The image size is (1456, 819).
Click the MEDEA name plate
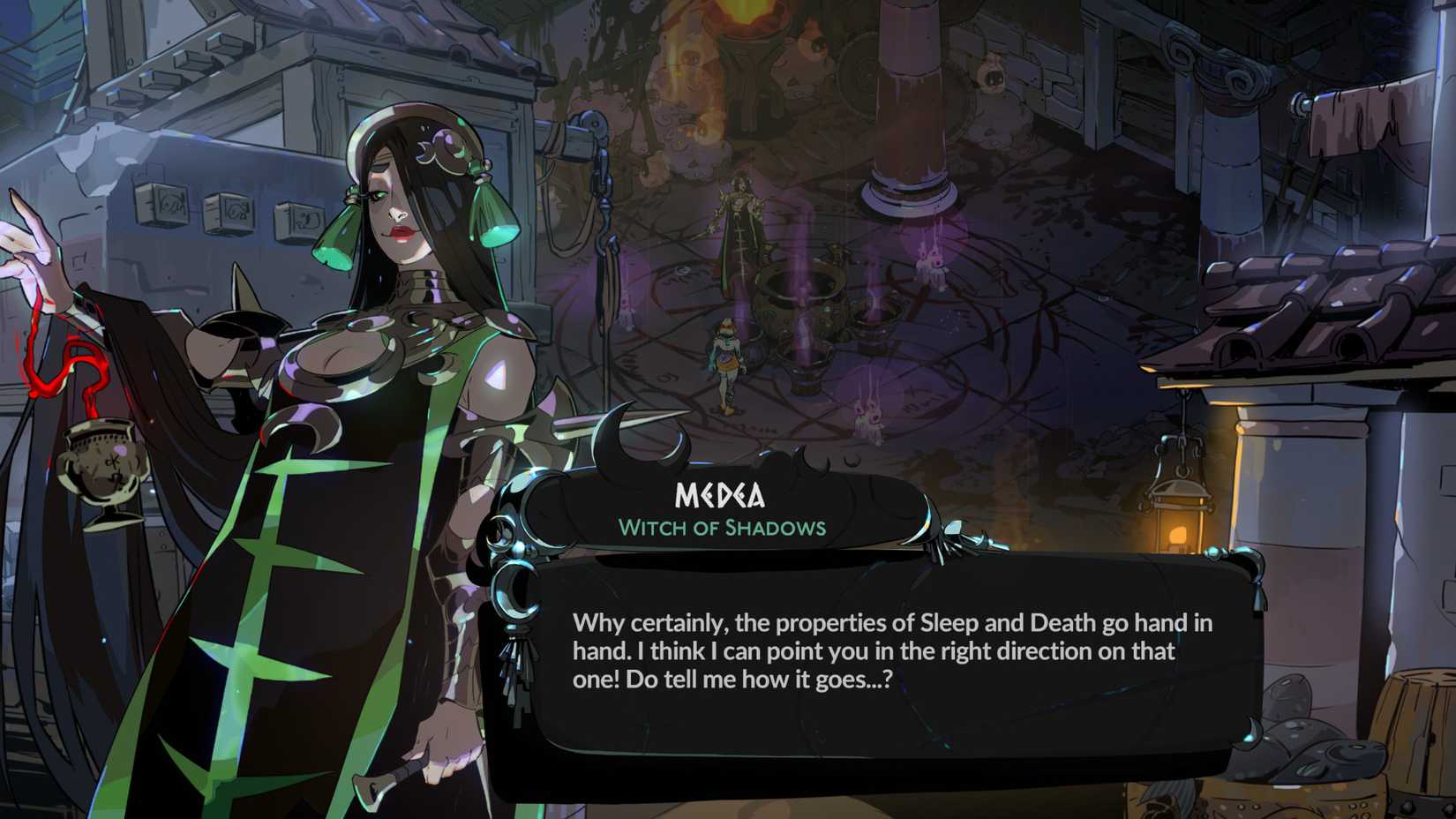tap(719, 497)
